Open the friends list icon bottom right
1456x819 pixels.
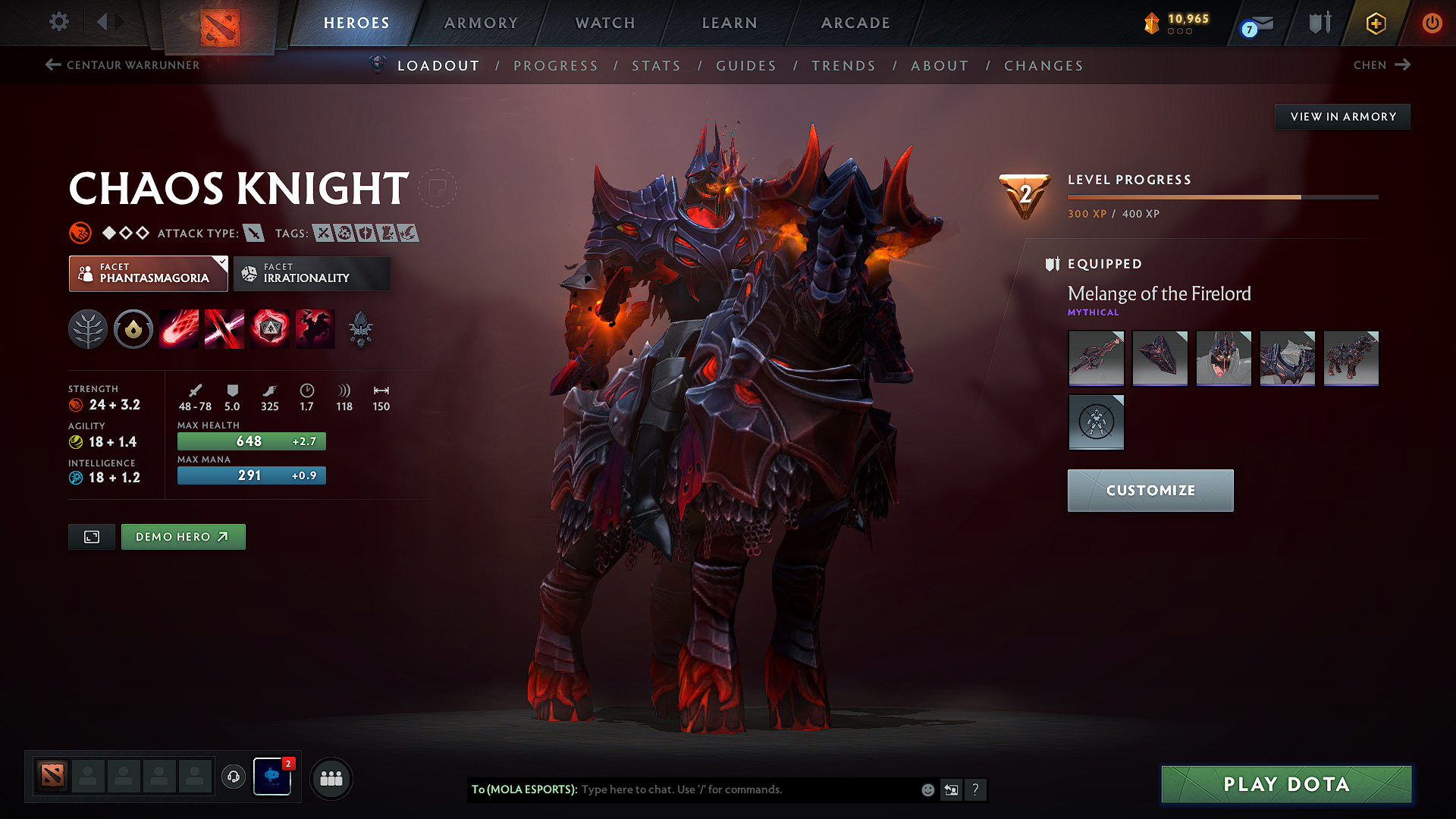[x=331, y=778]
